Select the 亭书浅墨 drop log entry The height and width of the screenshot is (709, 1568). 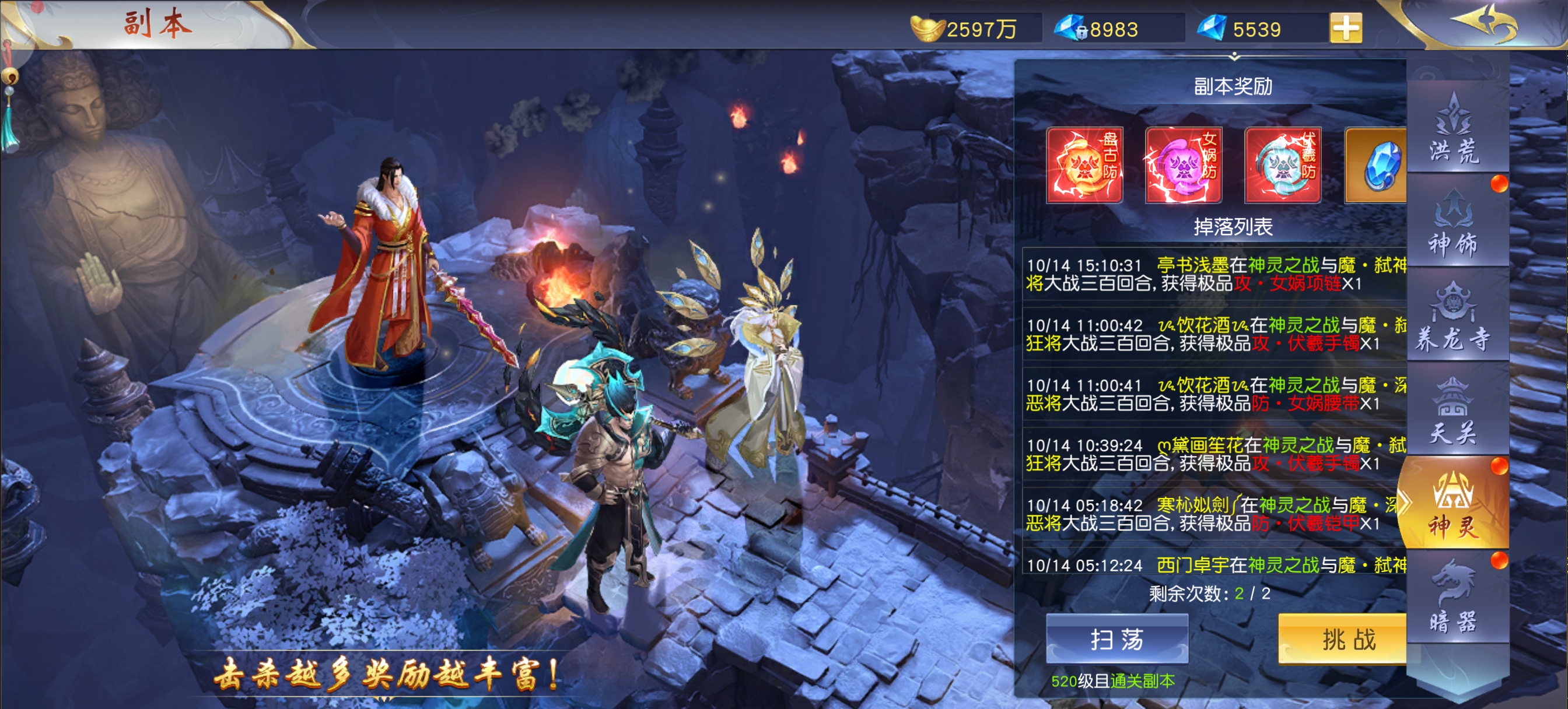click(1215, 274)
